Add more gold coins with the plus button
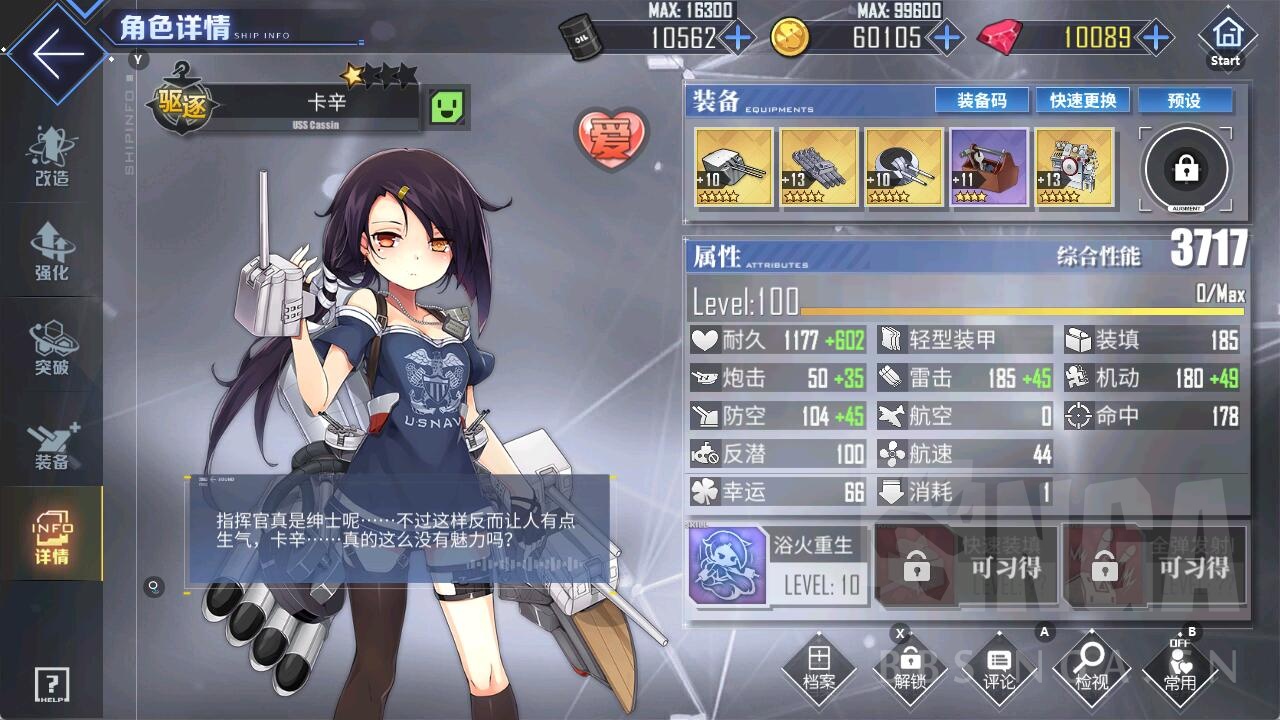1280x720 pixels. (945, 38)
